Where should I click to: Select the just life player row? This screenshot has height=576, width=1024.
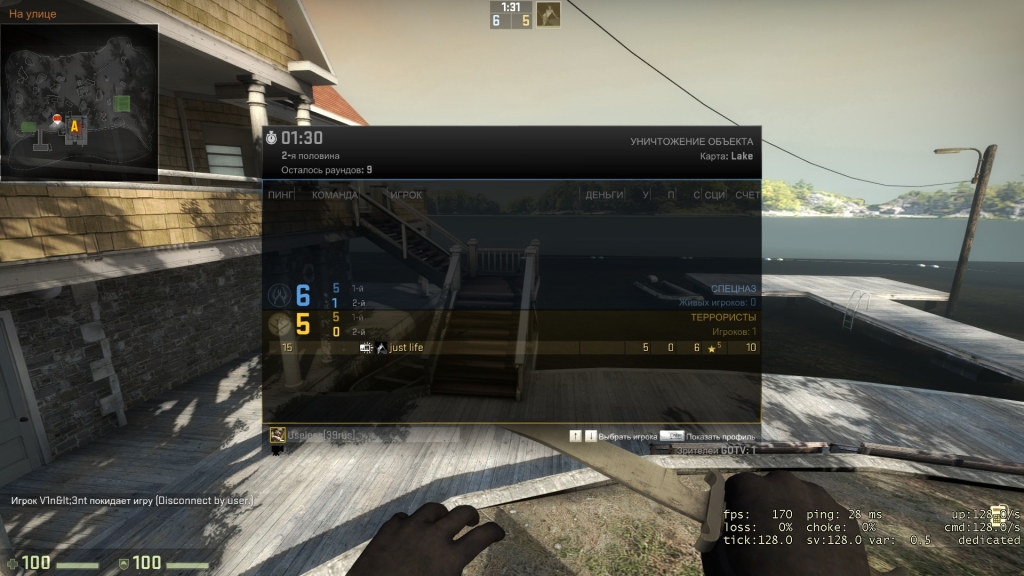tap(510, 348)
